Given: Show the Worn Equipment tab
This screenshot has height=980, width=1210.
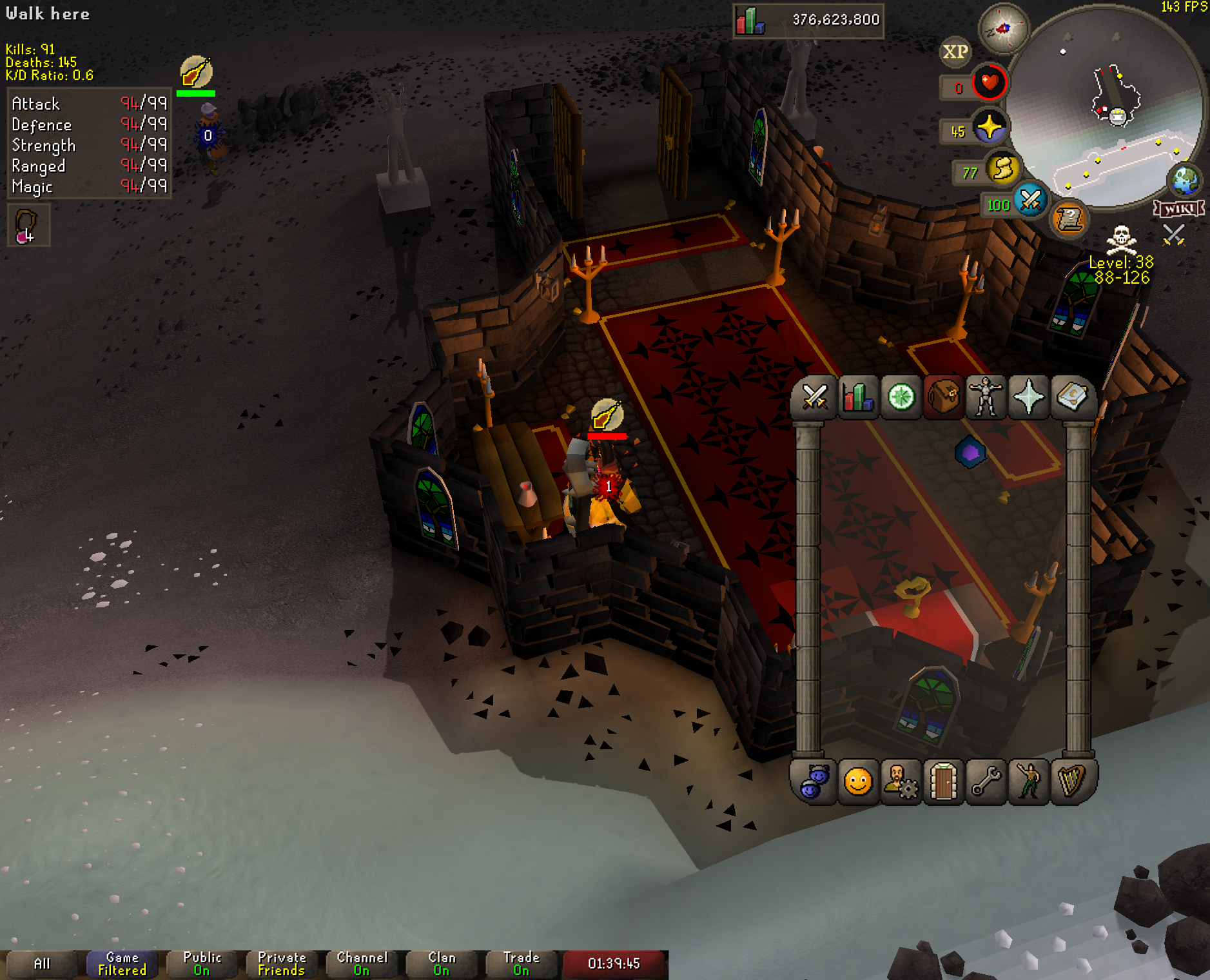Looking at the screenshot, I should click(986, 397).
